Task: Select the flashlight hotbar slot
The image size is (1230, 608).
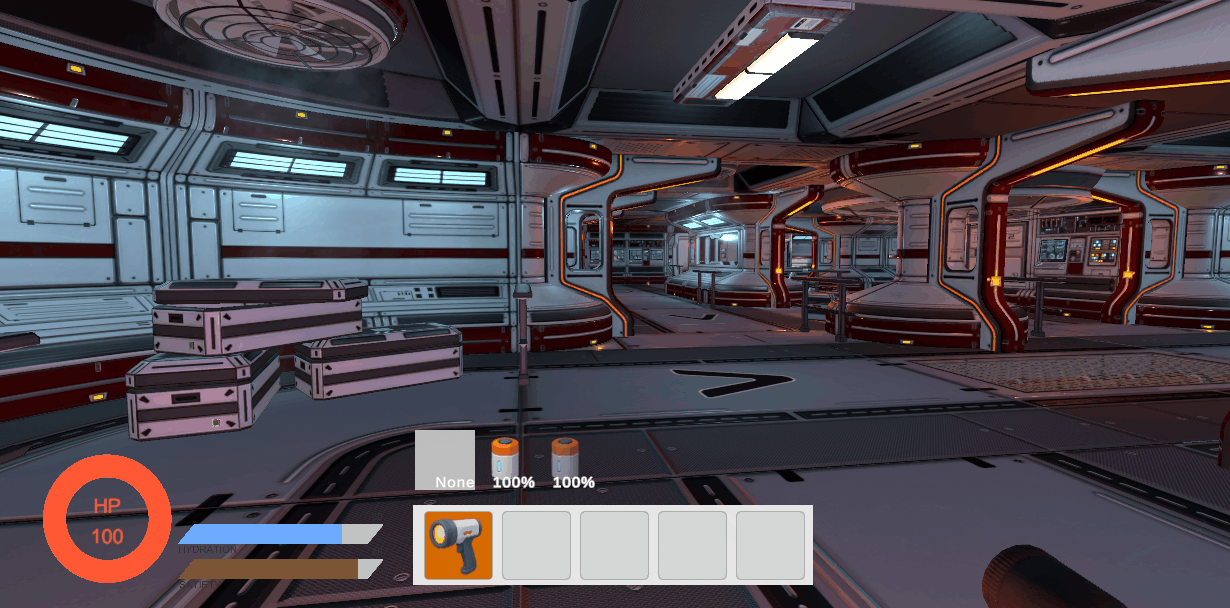Action: point(458,545)
